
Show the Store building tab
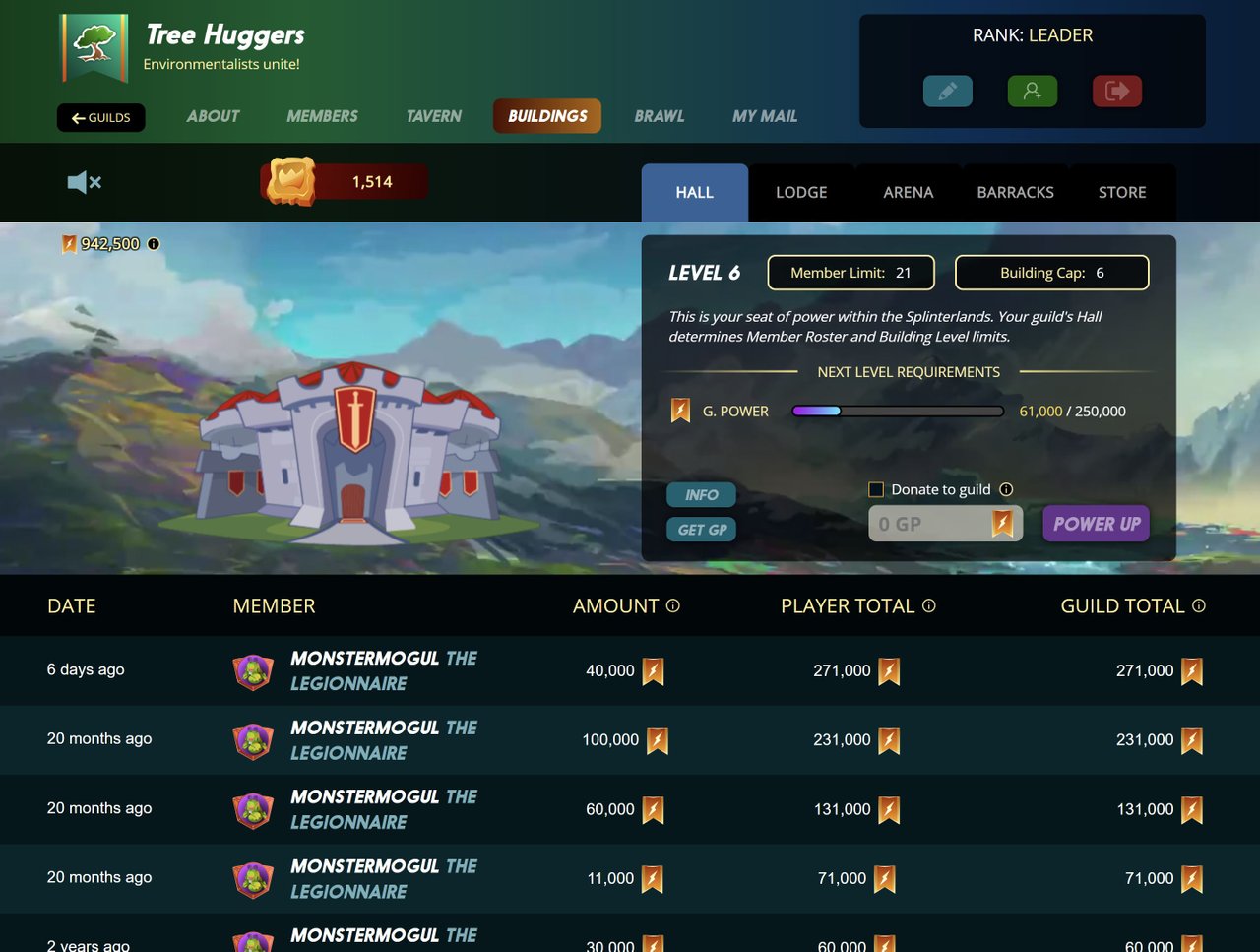pos(1122,193)
